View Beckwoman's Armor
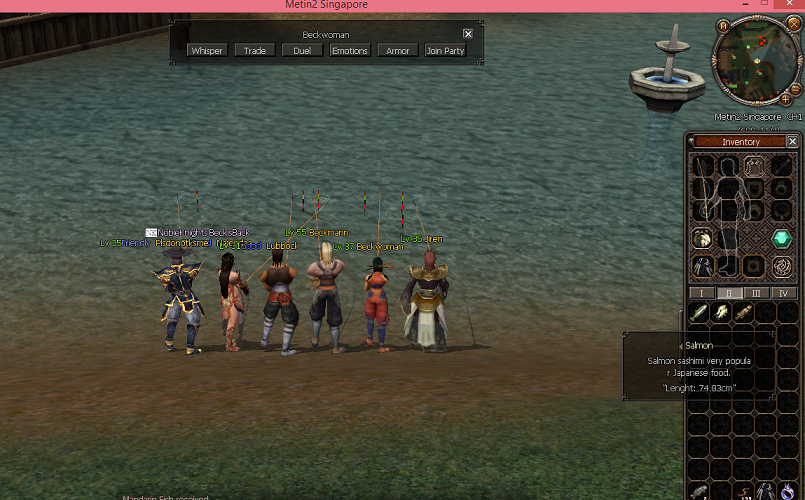 click(x=398, y=50)
